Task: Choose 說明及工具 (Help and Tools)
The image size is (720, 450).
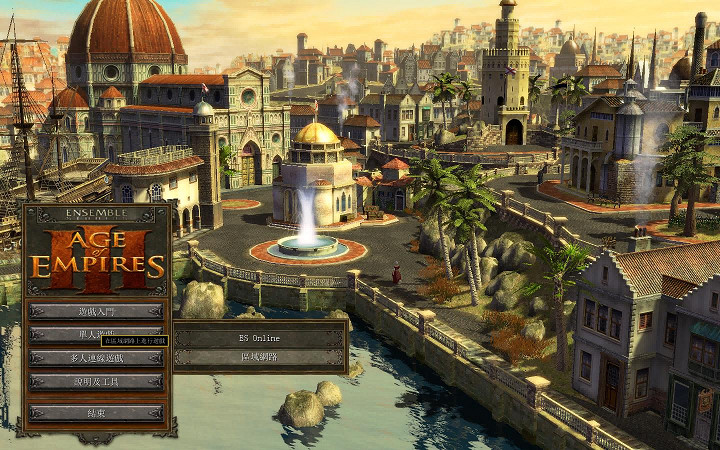Action: [x=96, y=381]
